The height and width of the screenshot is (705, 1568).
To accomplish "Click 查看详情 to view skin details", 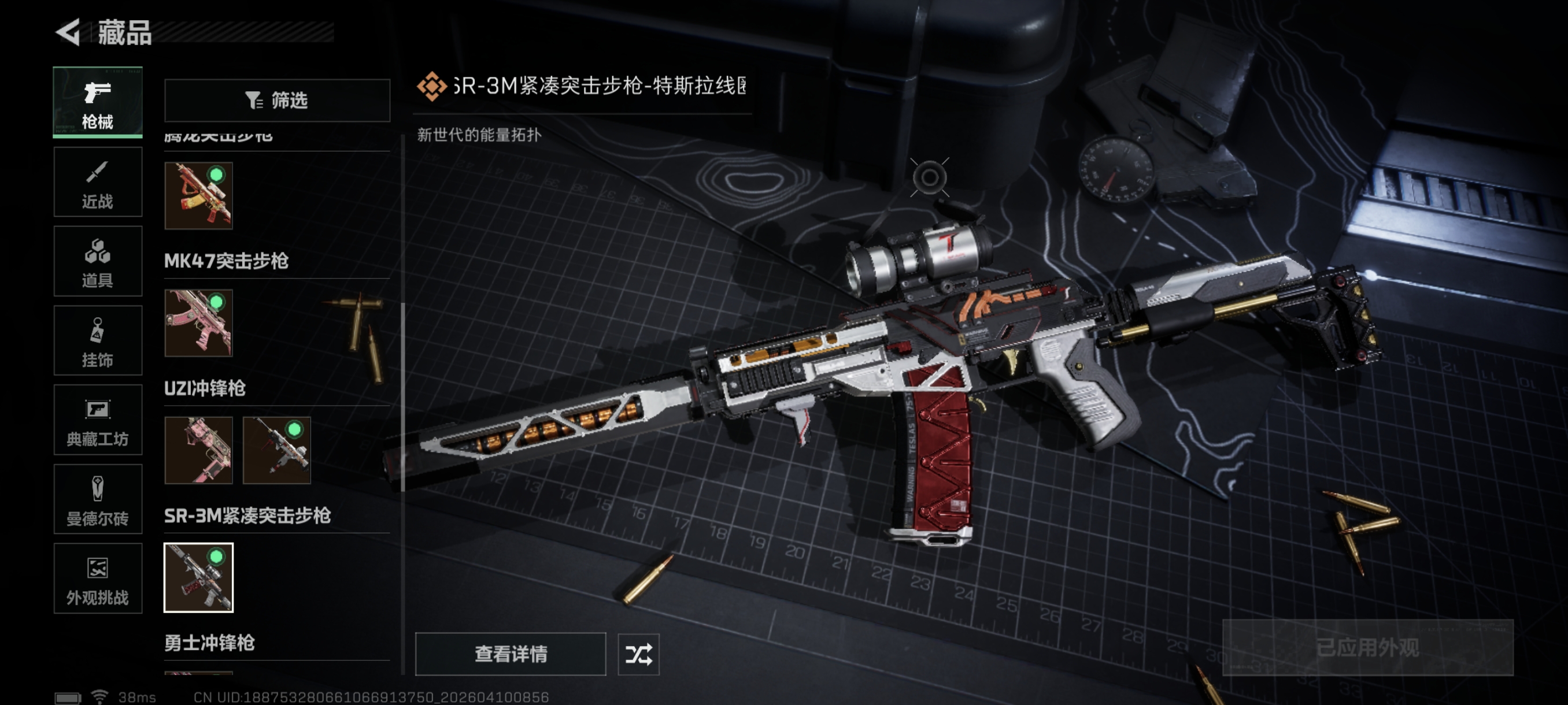I will (x=510, y=654).
